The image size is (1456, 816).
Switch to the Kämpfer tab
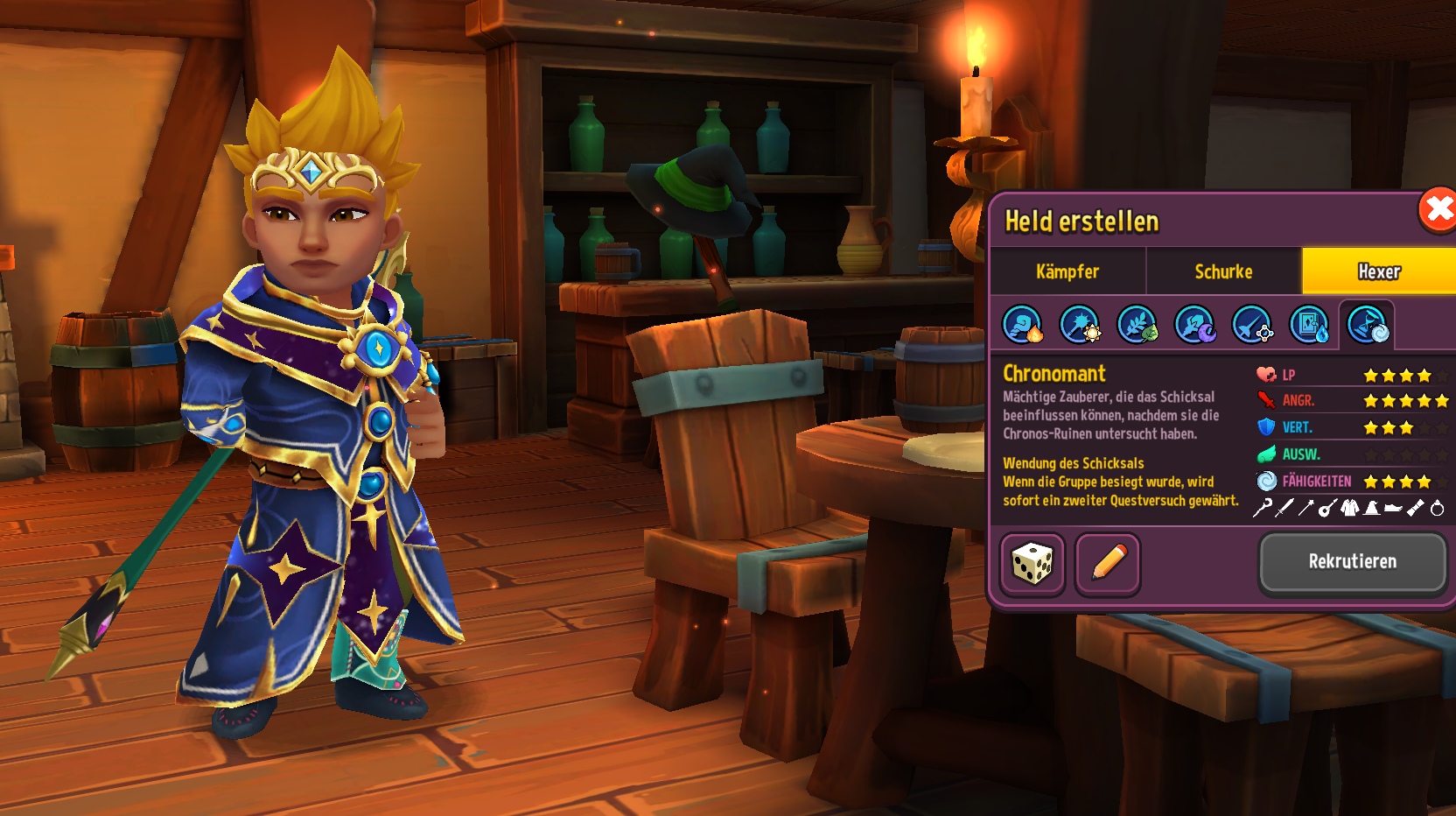1067,271
